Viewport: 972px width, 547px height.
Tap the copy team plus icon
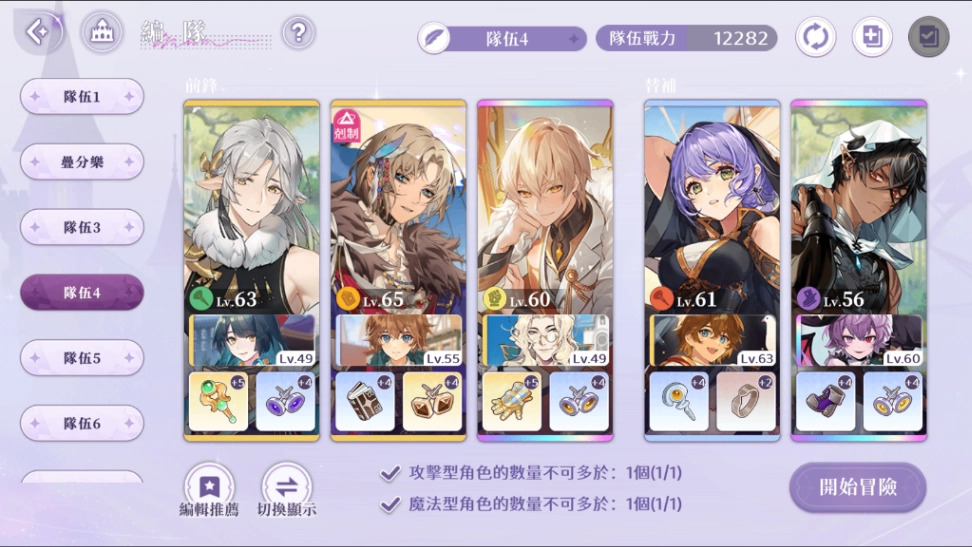point(871,38)
